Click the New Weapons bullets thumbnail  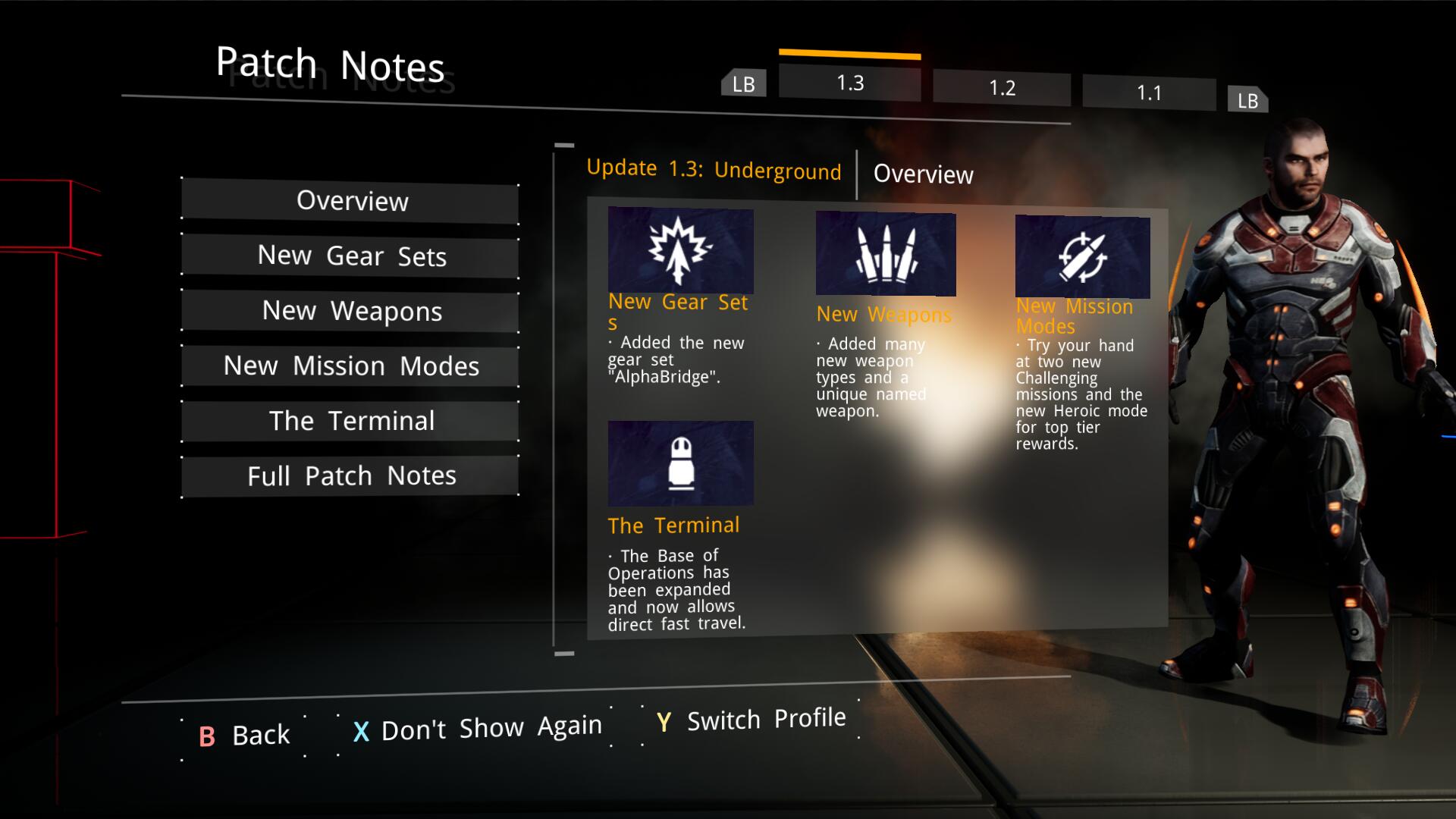click(x=885, y=254)
